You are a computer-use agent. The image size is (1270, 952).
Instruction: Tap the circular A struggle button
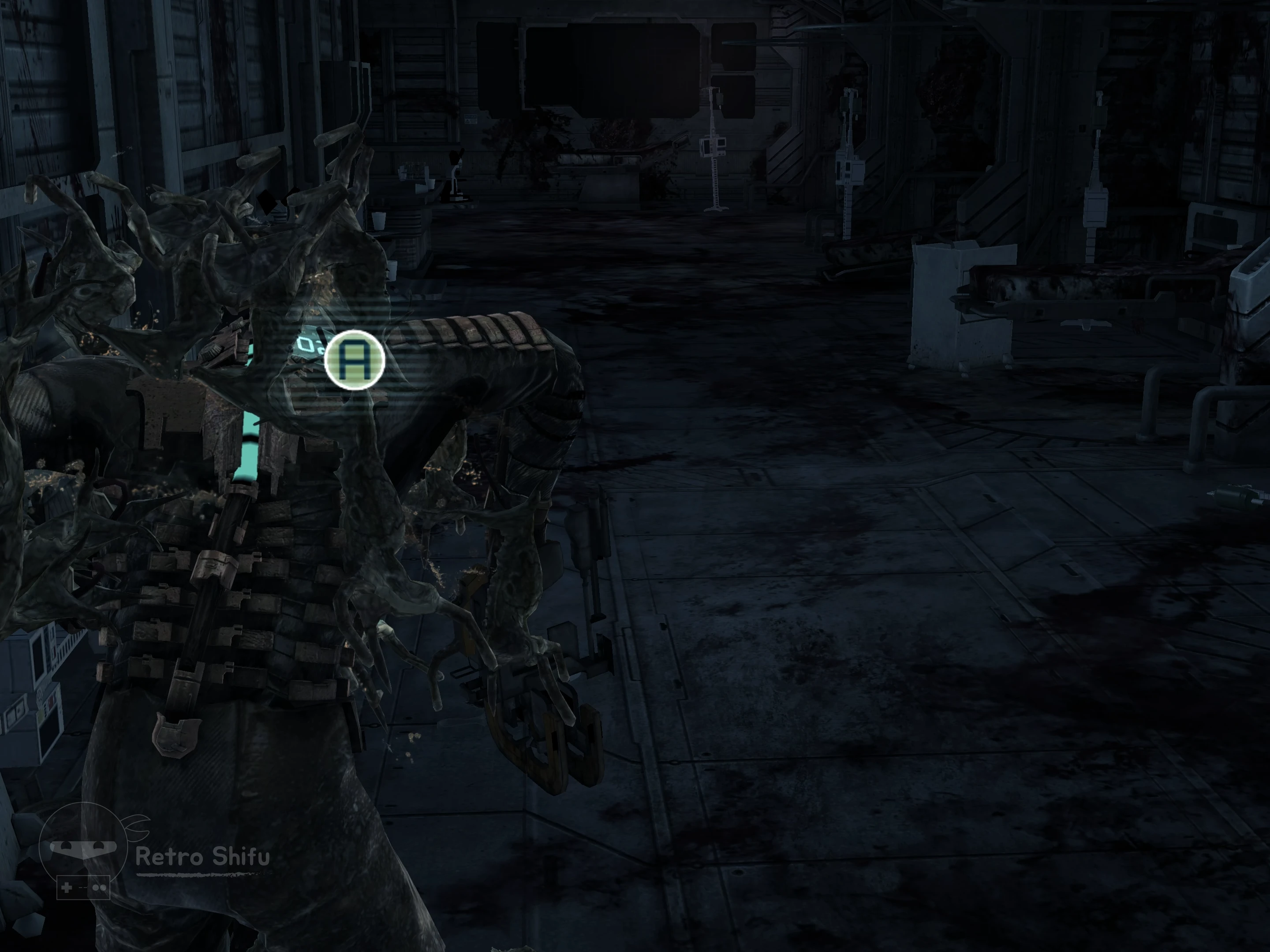tap(354, 361)
